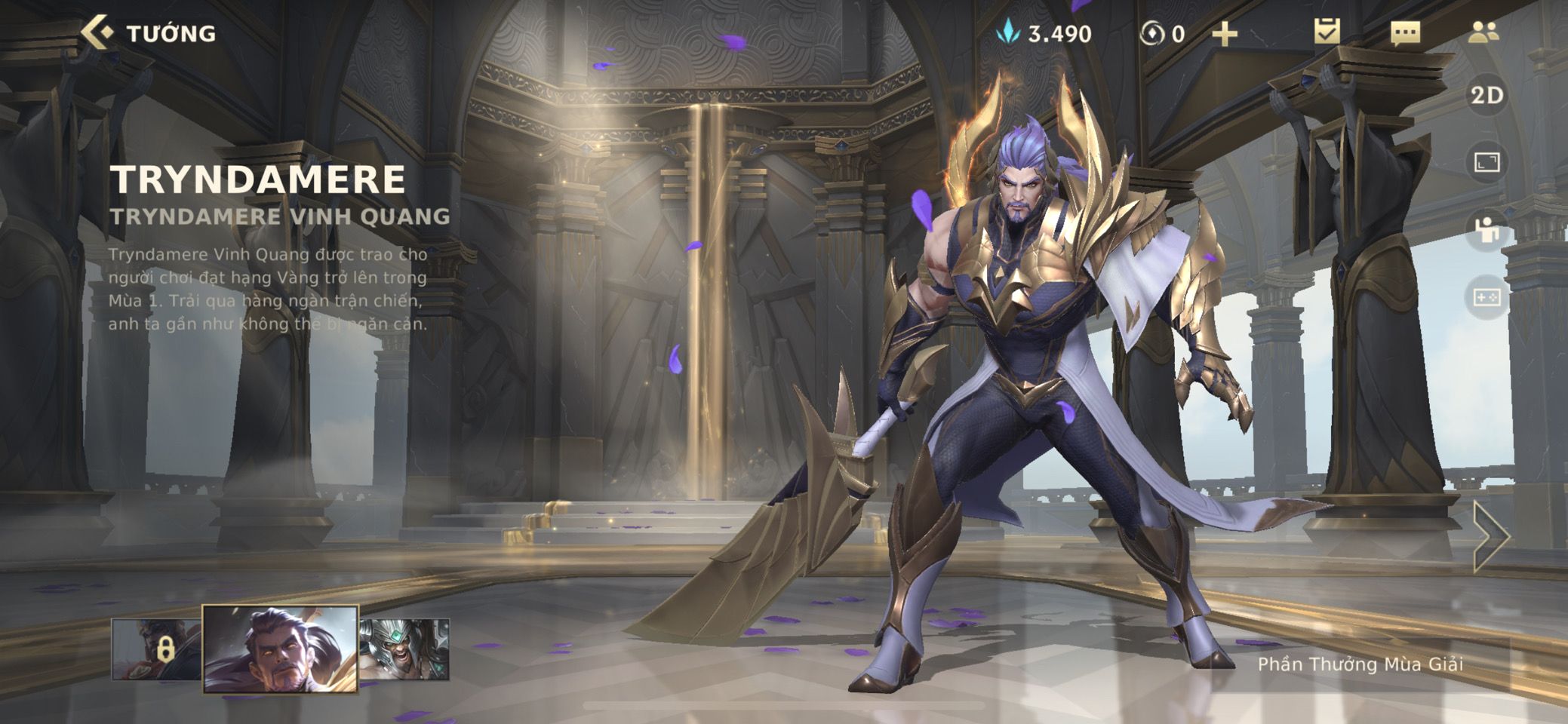
Task: Go back using the Tướng arrow
Action: coord(97,32)
